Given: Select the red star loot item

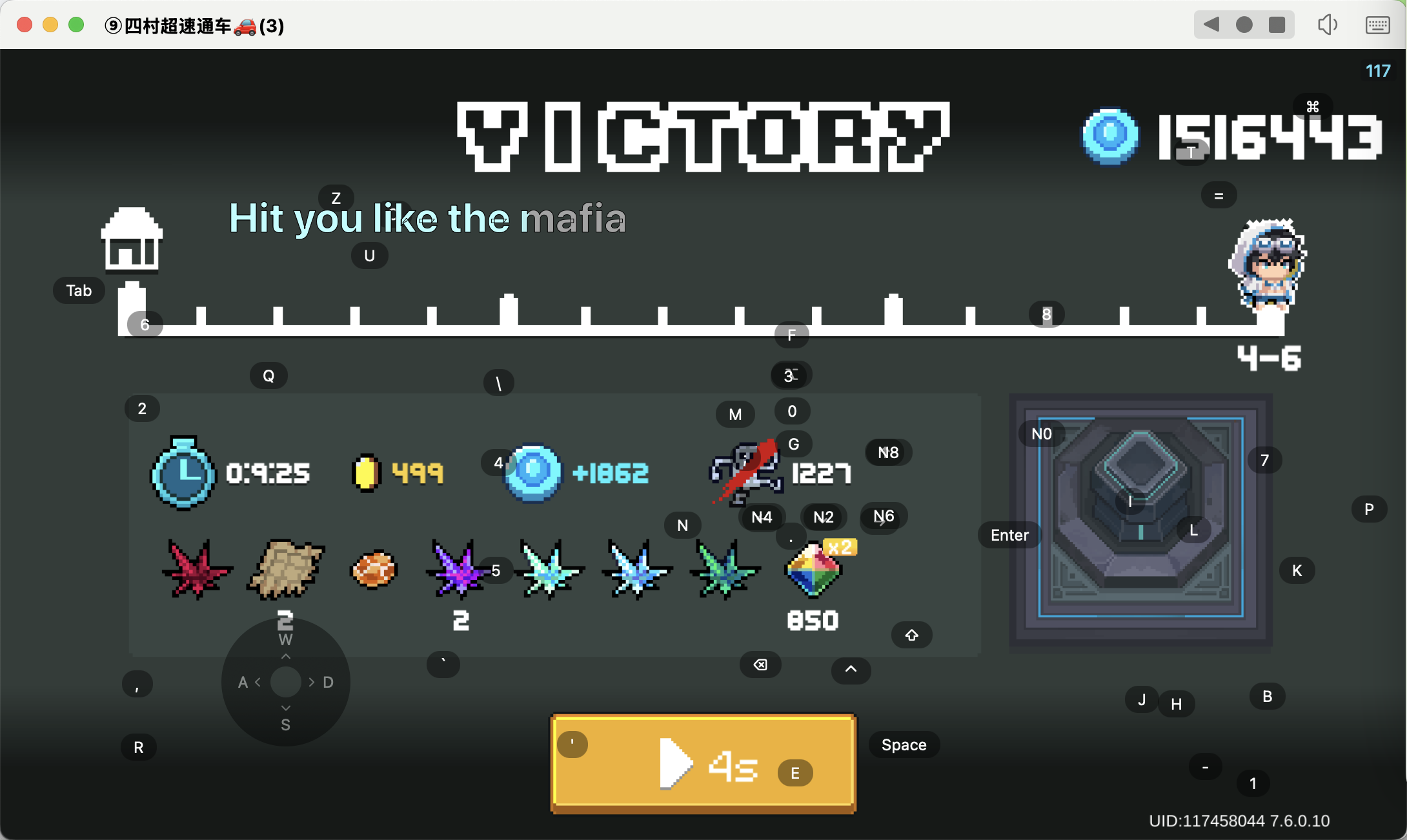Looking at the screenshot, I should (197, 570).
